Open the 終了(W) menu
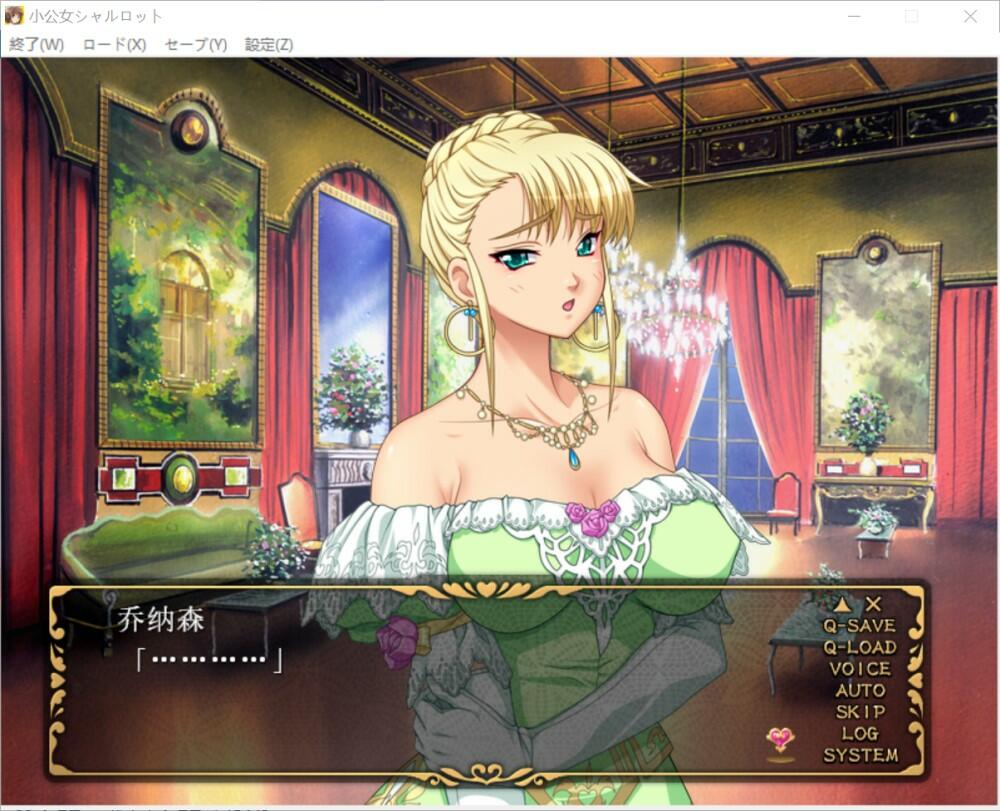Screen dimensions: 1000x811 pyautogui.click(x=36, y=45)
